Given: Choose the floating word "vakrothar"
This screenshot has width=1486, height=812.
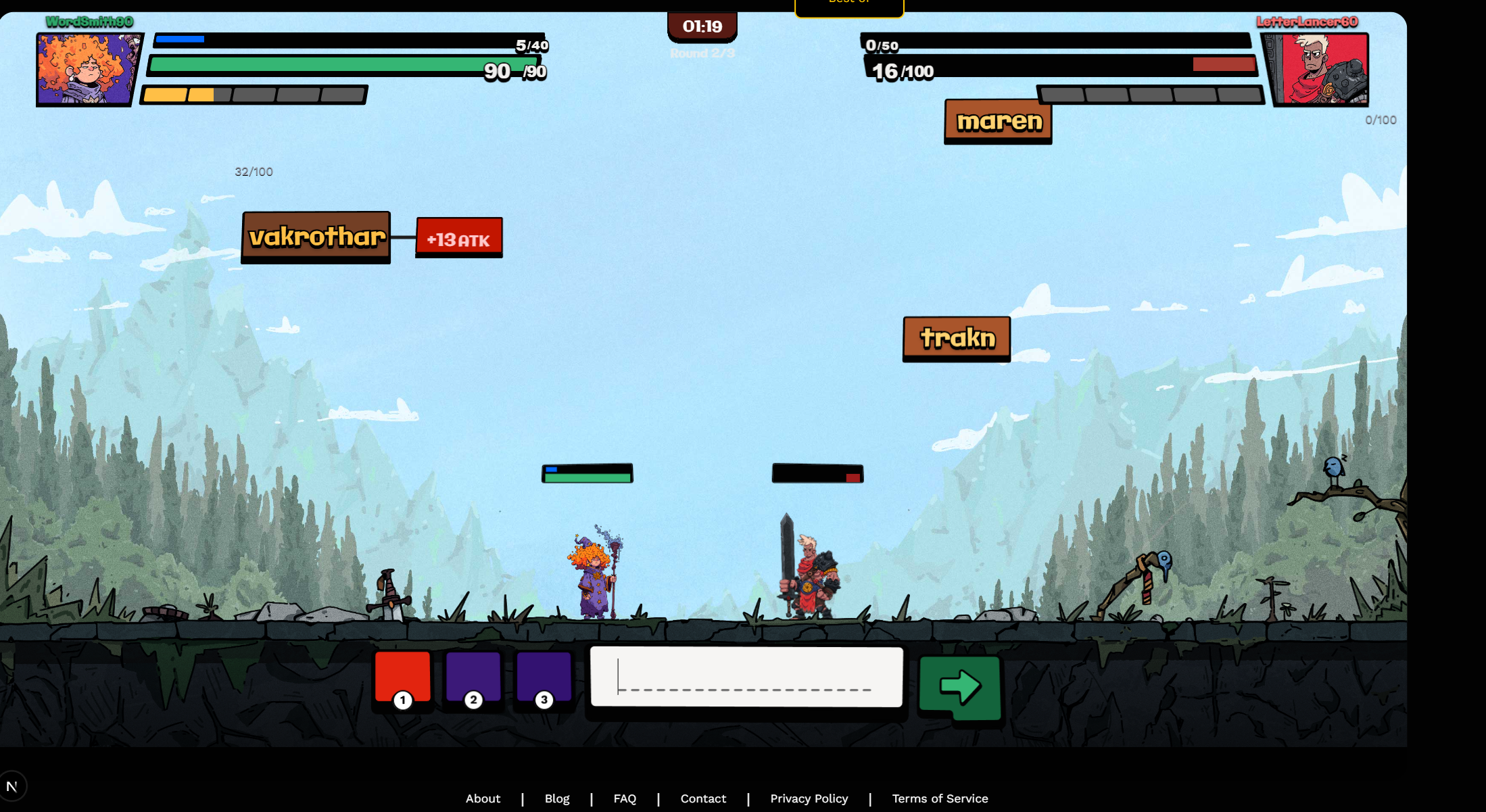Looking at the screenshot, I should [x=316, y=237].
